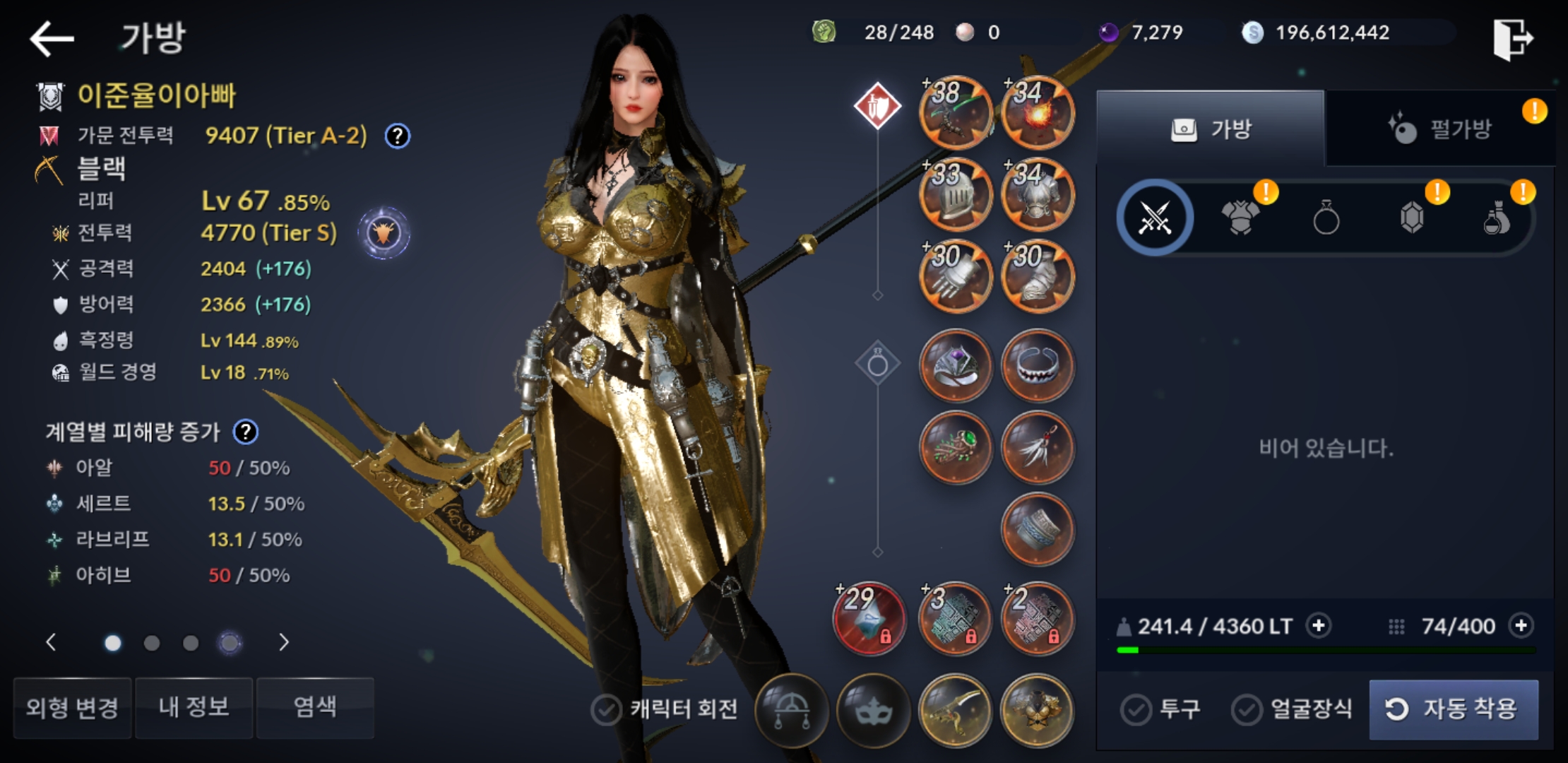Open 외형 변경 appearance change
1568x763 pixels.
coord(72,707)
